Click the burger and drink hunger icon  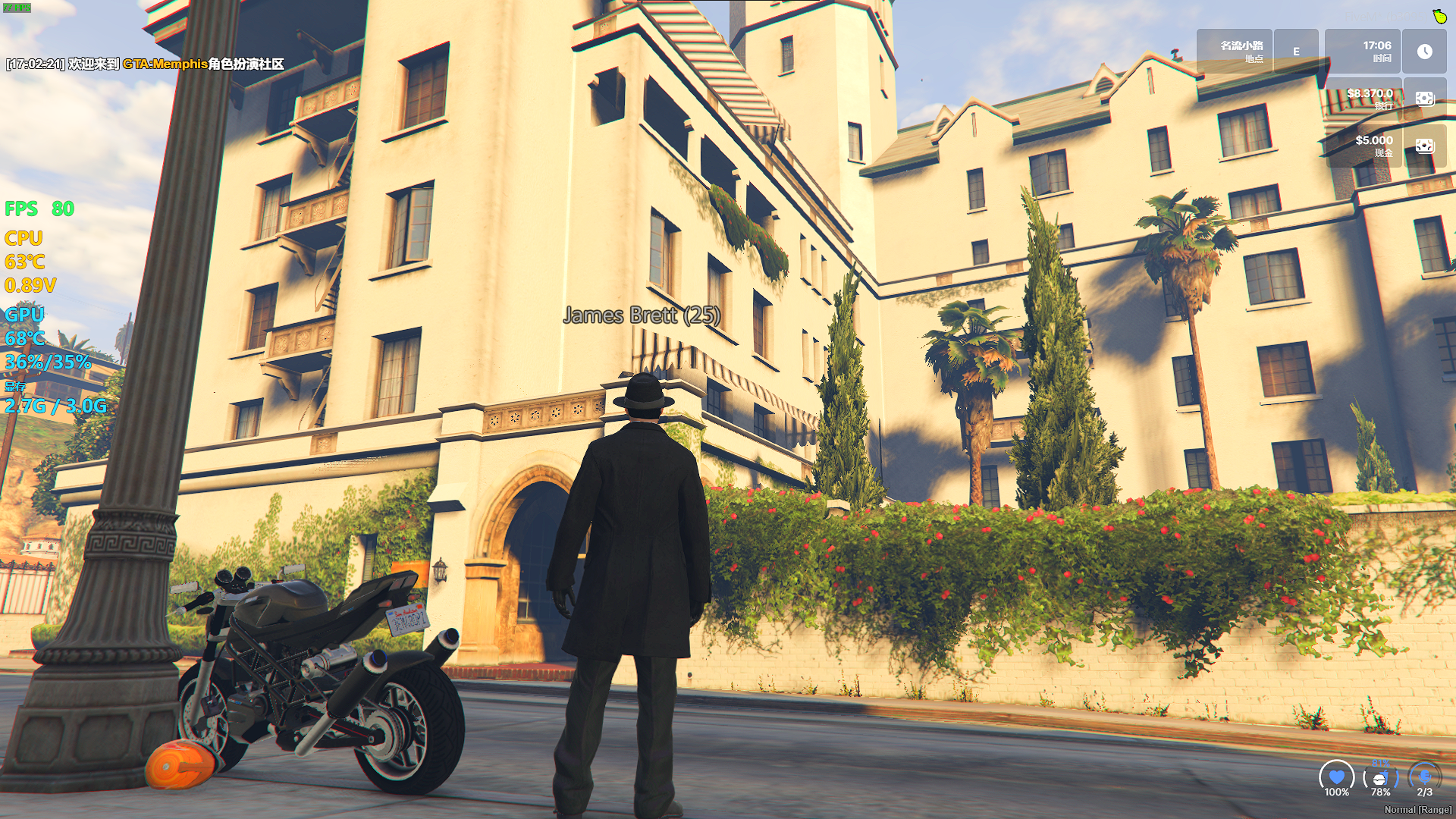point(1380,778)
